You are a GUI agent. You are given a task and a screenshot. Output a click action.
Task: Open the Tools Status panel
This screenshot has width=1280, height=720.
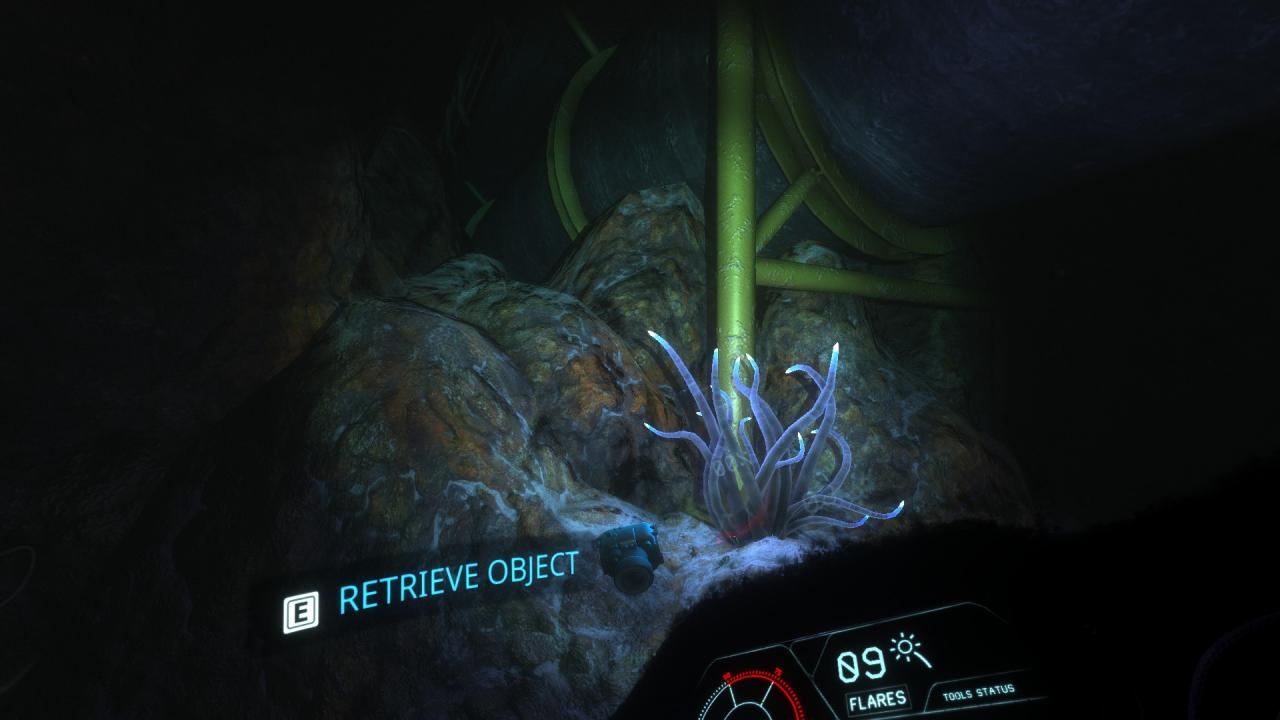977,691
